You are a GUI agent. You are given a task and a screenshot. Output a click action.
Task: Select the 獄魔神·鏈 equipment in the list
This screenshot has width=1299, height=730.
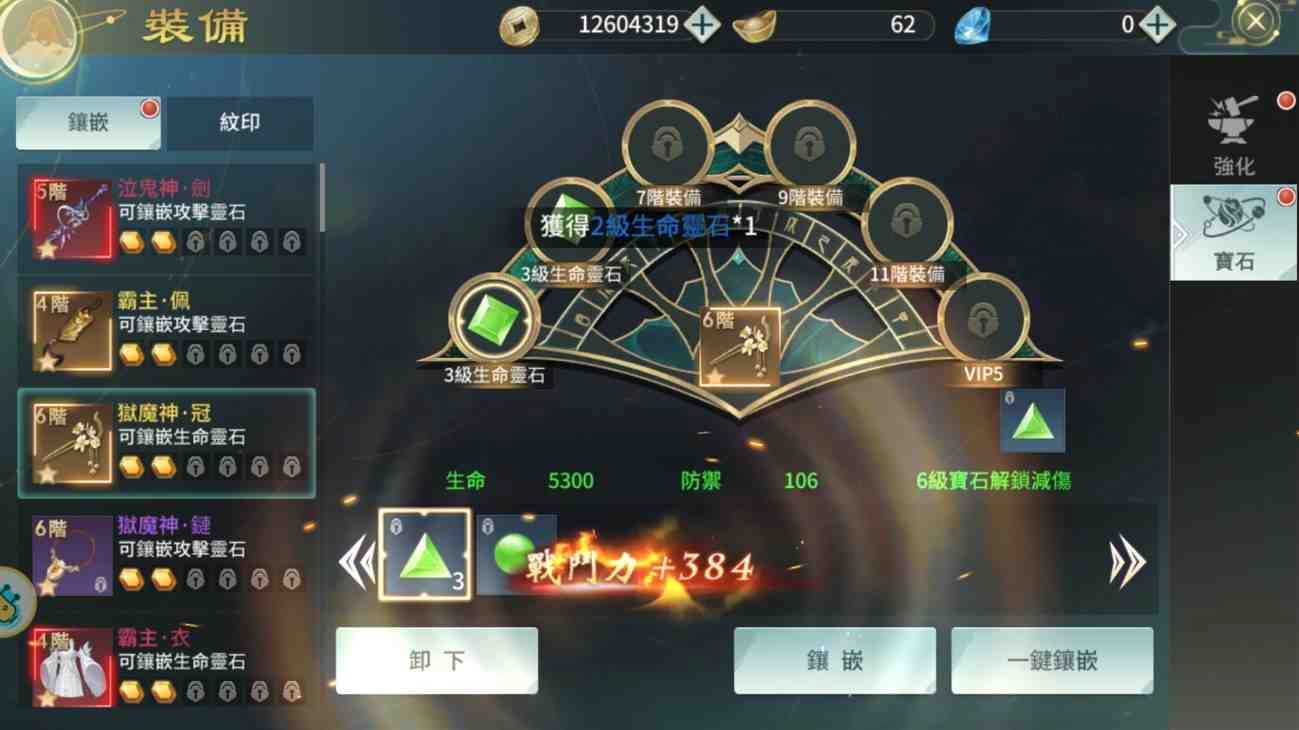165,554
